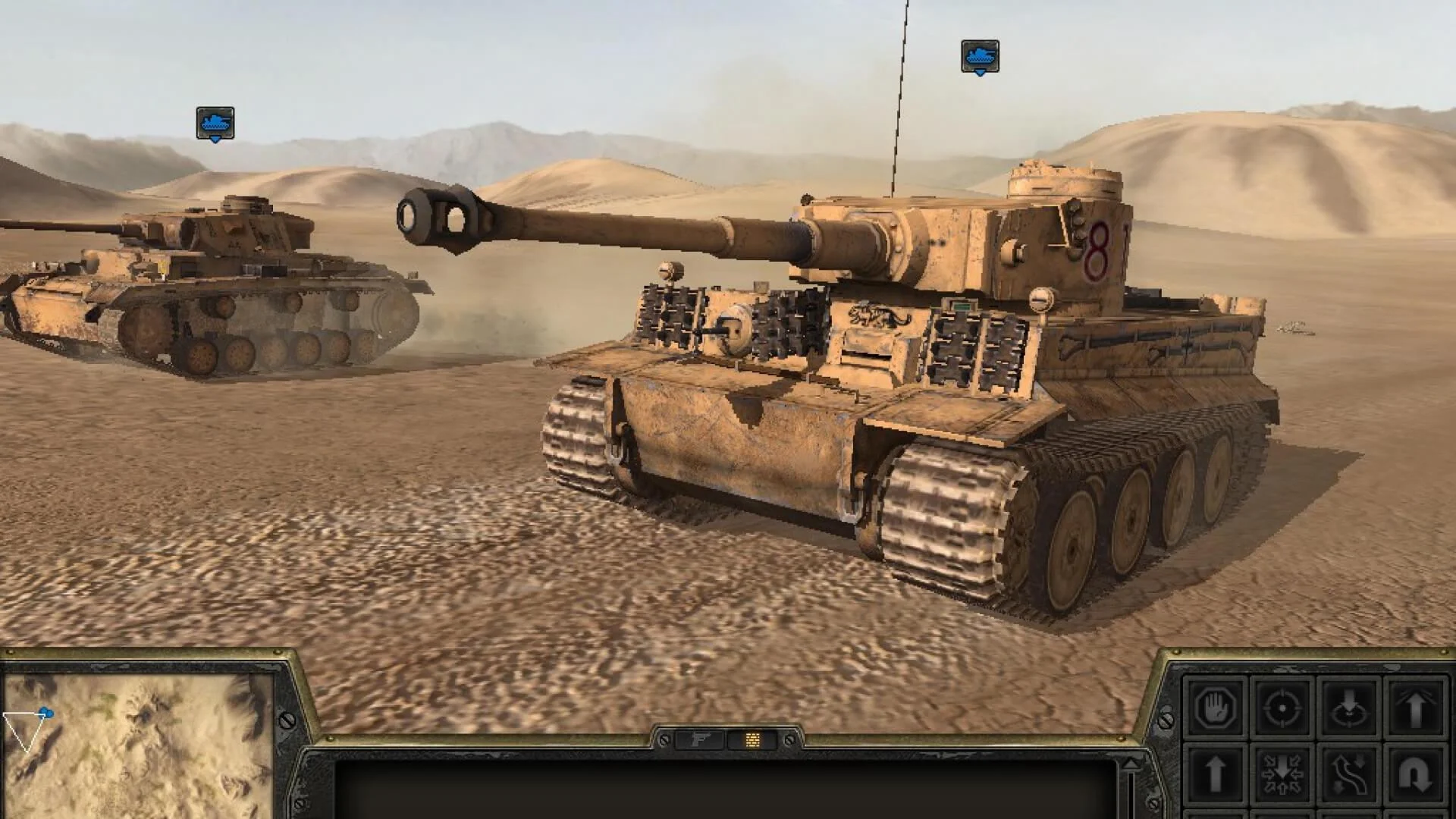This screenshot has width=1456, height=819.
Task: Select the blue tank marker above the Tiger
Action: tap(981, 55)
